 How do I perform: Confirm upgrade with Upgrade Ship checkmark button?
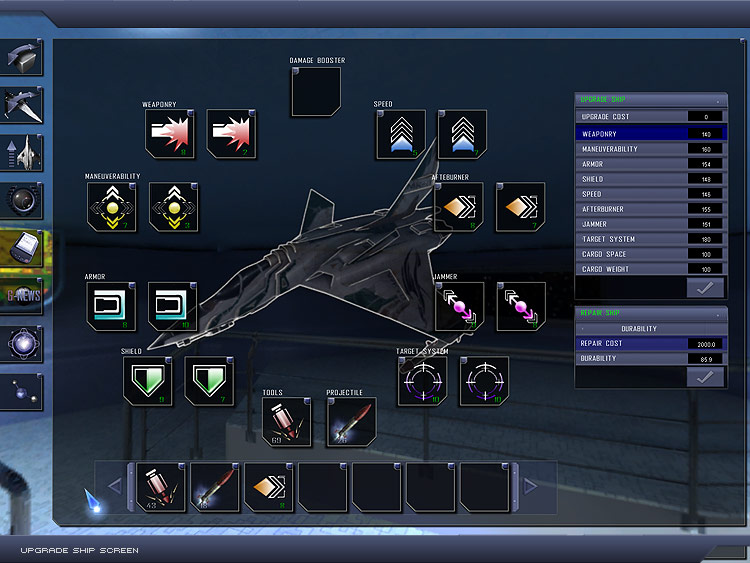[x=706, y=288]
